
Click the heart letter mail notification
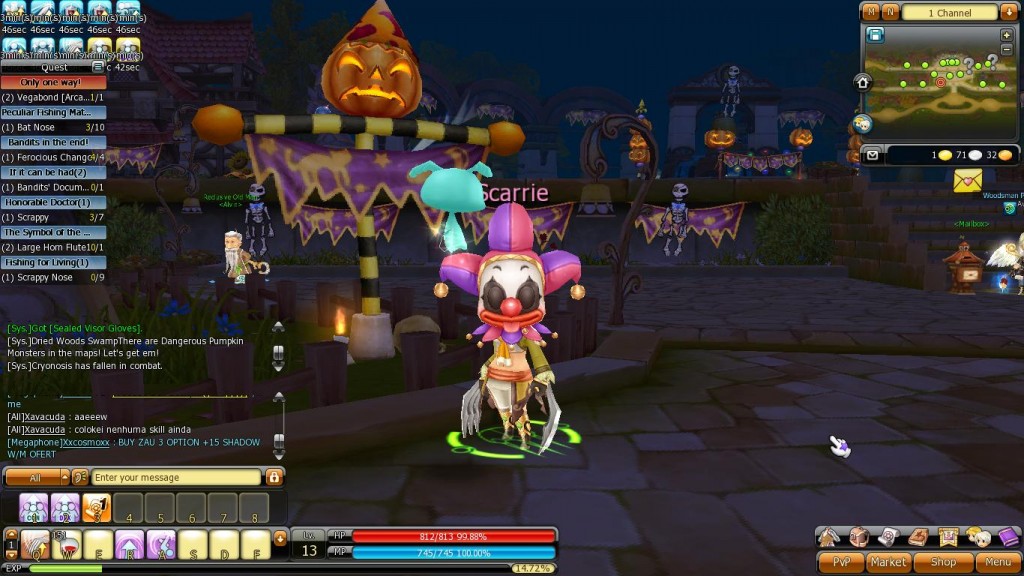coord(967,181)
